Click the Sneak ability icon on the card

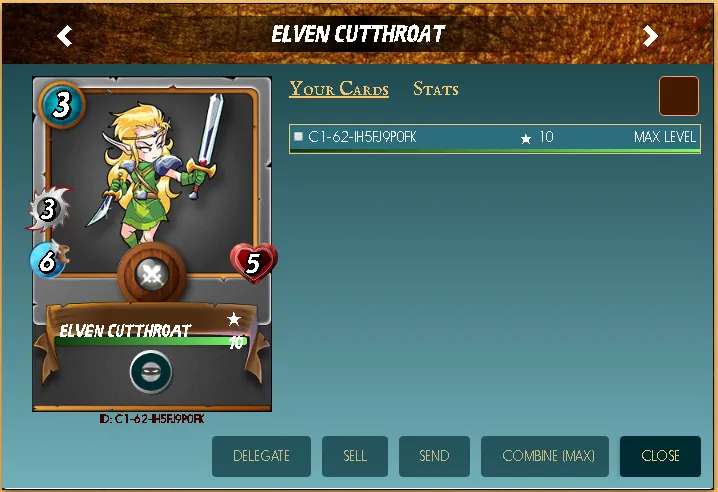click(x=151, y=372)
